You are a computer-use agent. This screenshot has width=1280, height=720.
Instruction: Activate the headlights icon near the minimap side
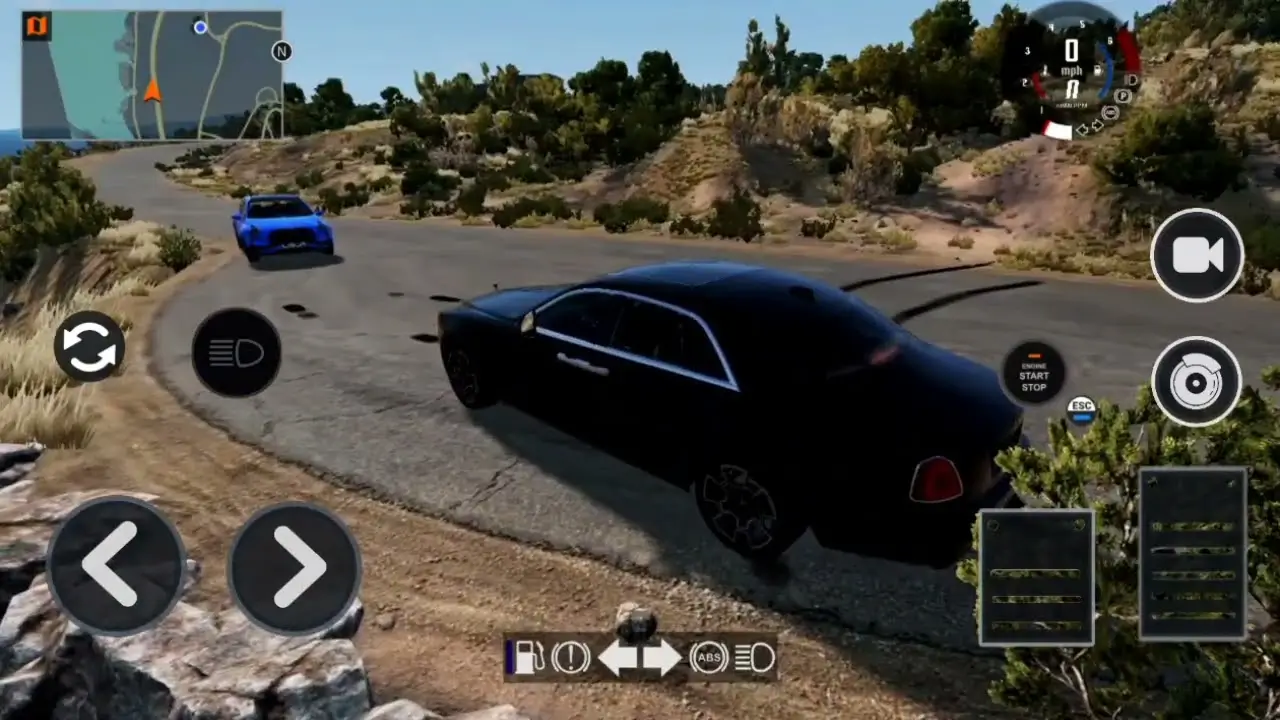pyautogui.click(x=236, y=352)
